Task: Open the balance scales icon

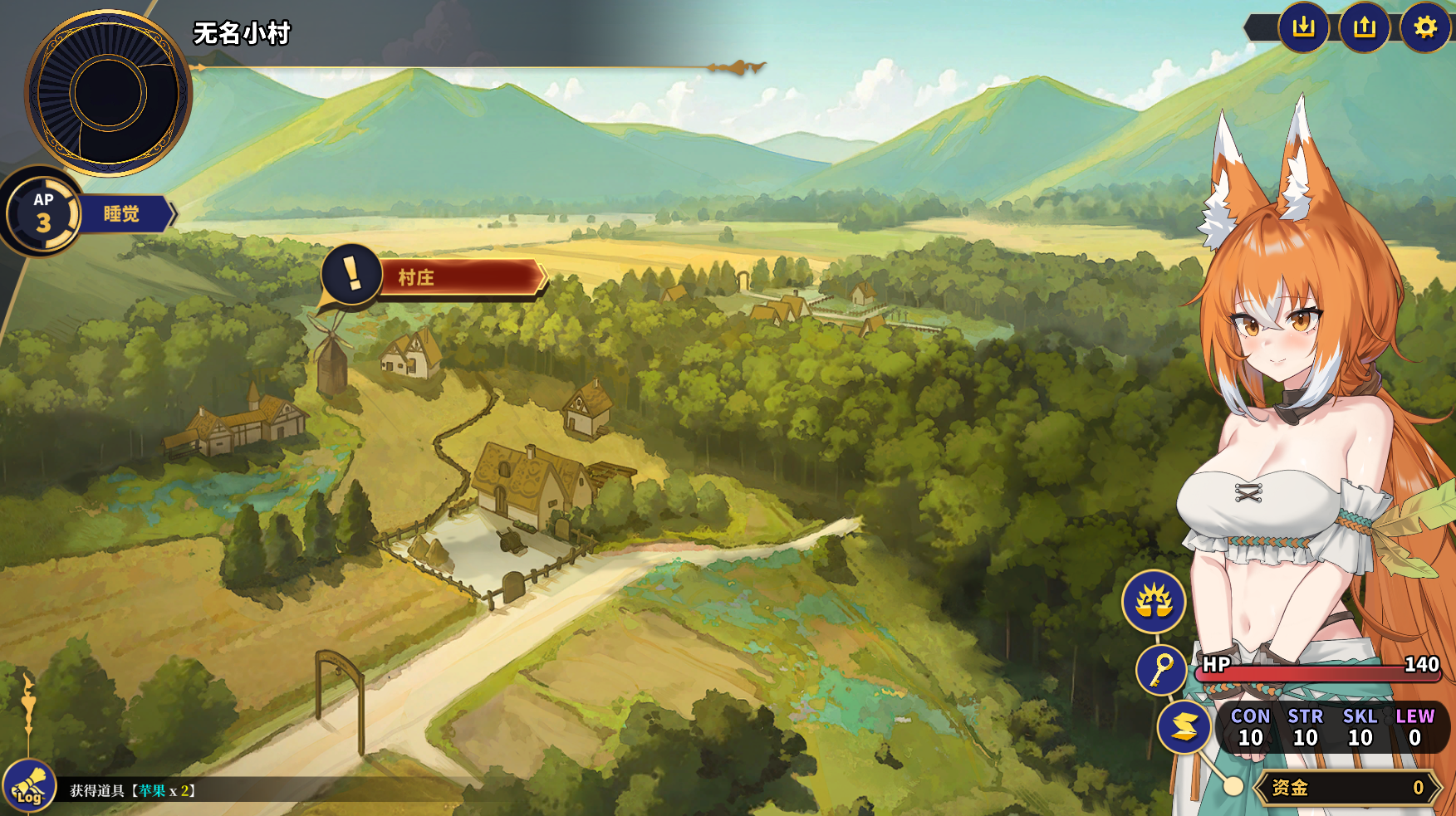Action: [x=1154, y=601]
